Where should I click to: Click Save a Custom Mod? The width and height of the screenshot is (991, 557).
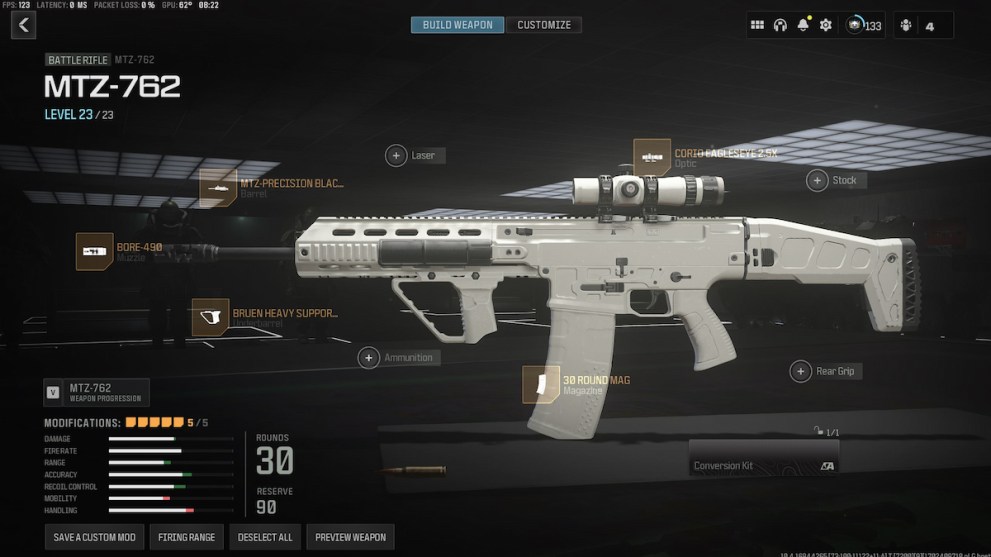click(x=95, y=537)
